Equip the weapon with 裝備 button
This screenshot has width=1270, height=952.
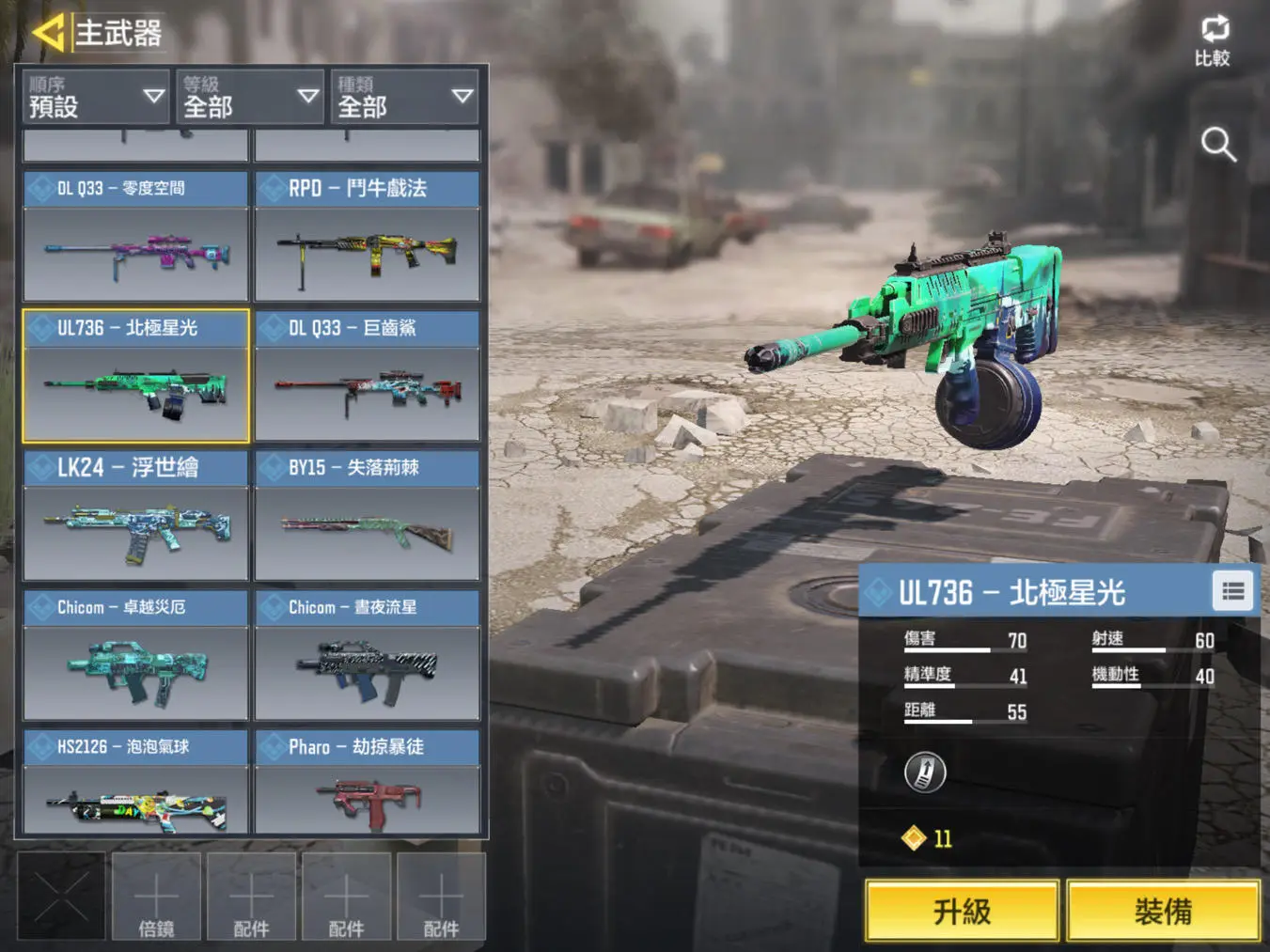pyautogui.click(x=1163, y=911)
